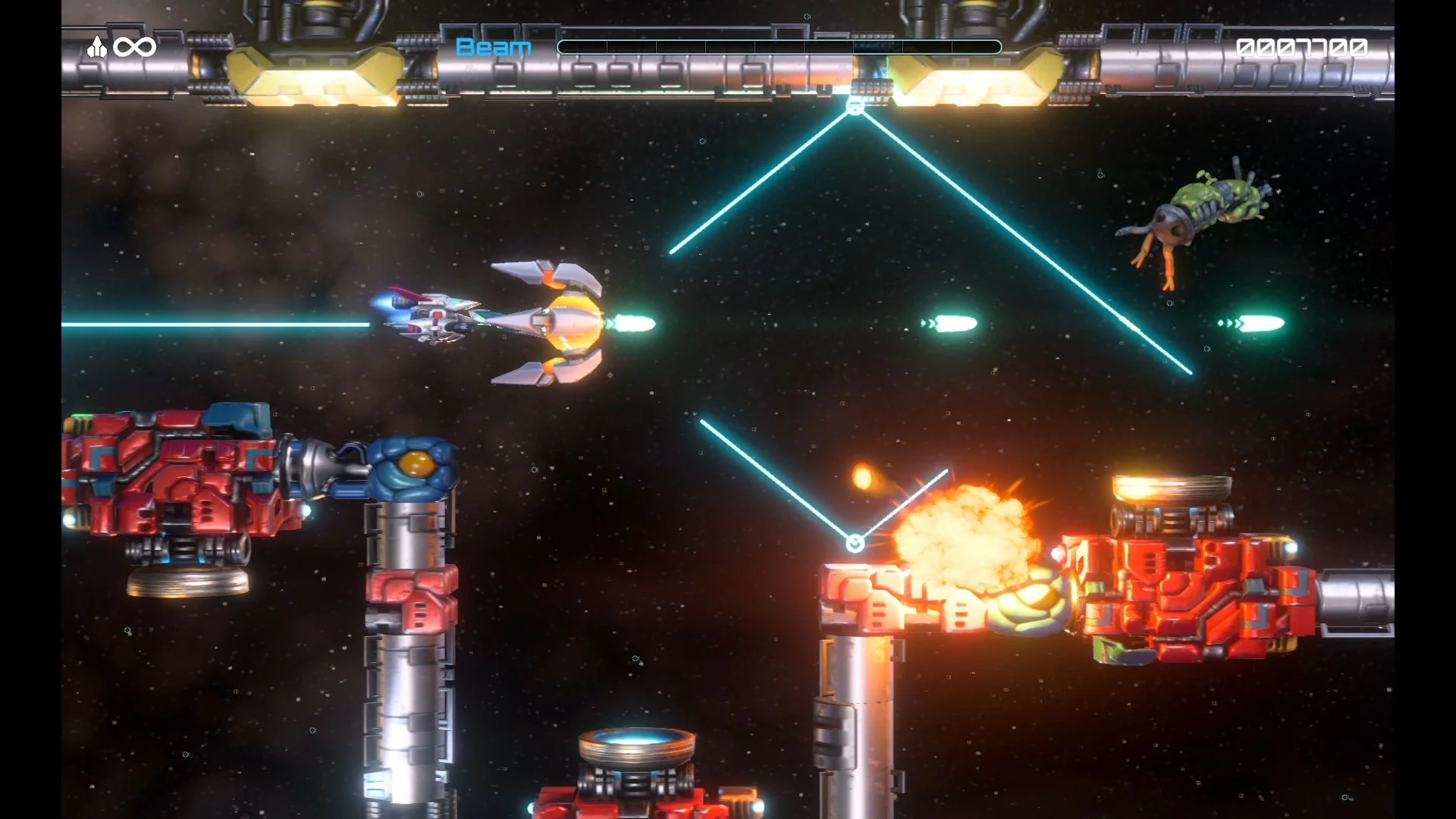
Task: Click the Beam gauge bar
Action: (781, 47)
